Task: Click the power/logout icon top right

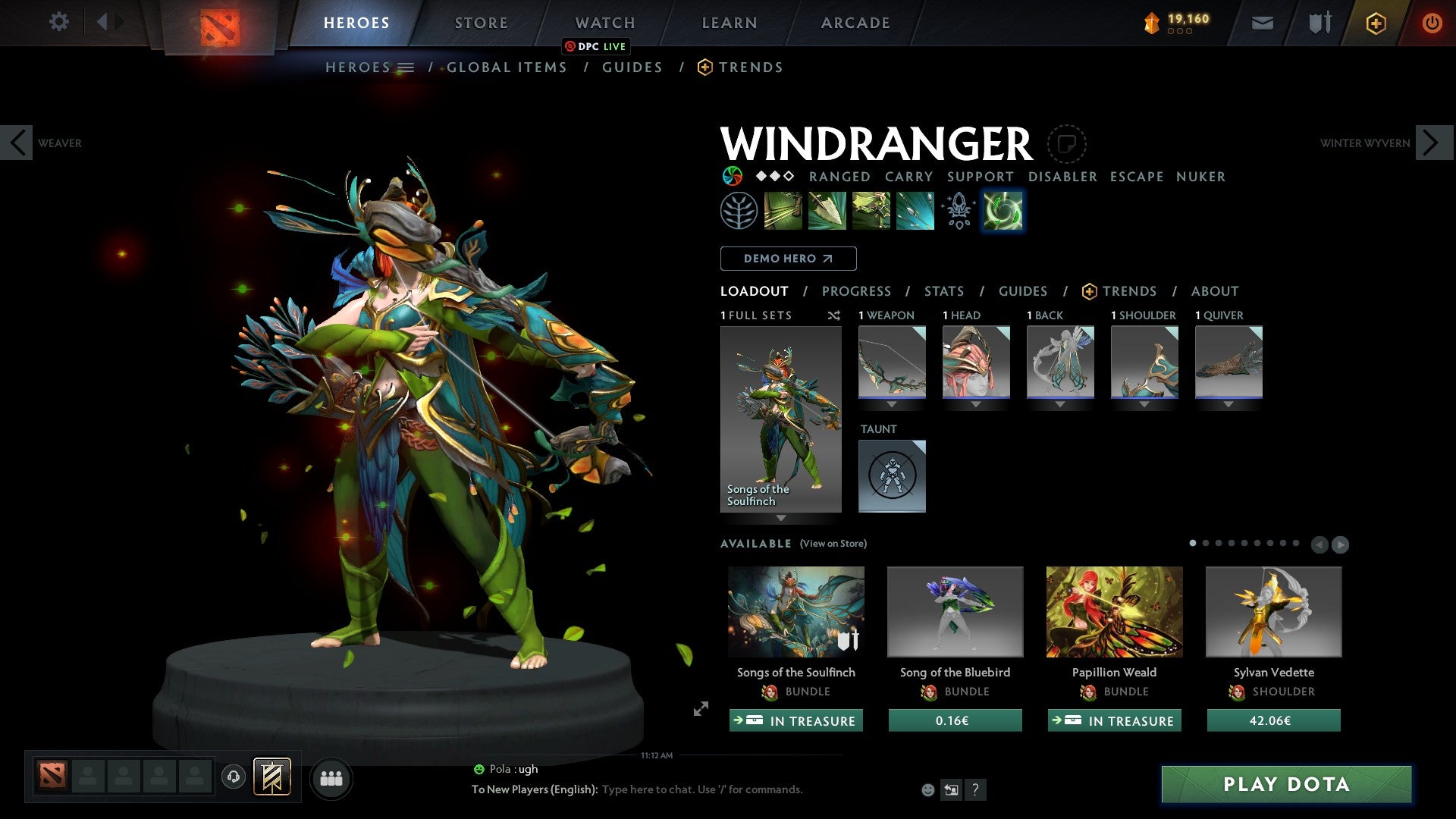Action: click(x=1432, y=23)
